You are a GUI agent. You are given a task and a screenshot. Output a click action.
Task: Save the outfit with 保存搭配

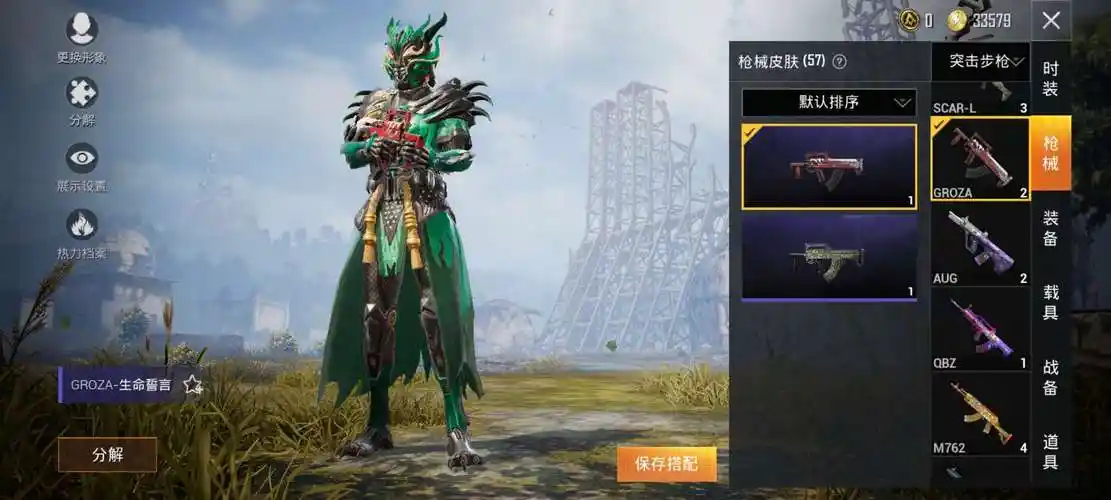[x=666, y=464]
